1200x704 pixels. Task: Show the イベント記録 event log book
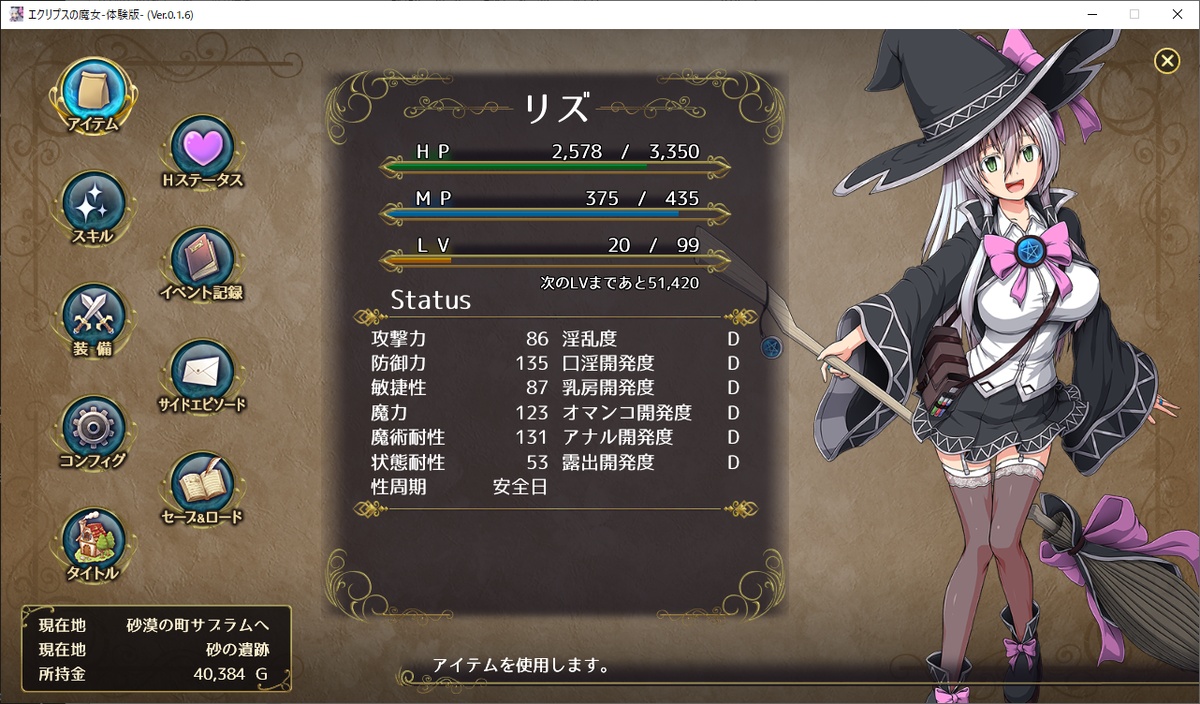click(203, 261)
